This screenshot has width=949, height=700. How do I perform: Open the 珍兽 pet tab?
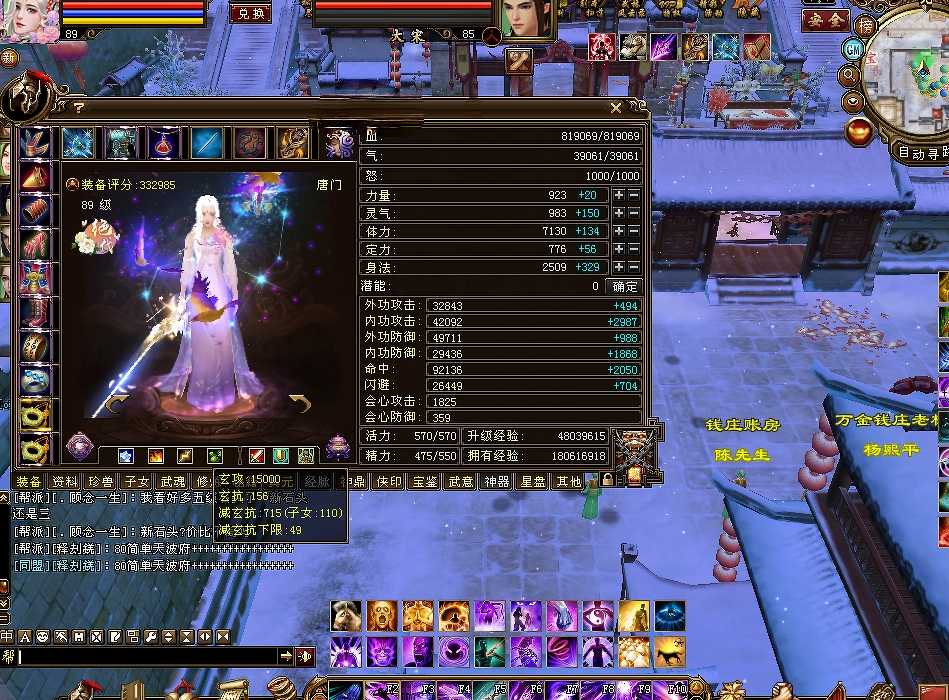(99, 482)
